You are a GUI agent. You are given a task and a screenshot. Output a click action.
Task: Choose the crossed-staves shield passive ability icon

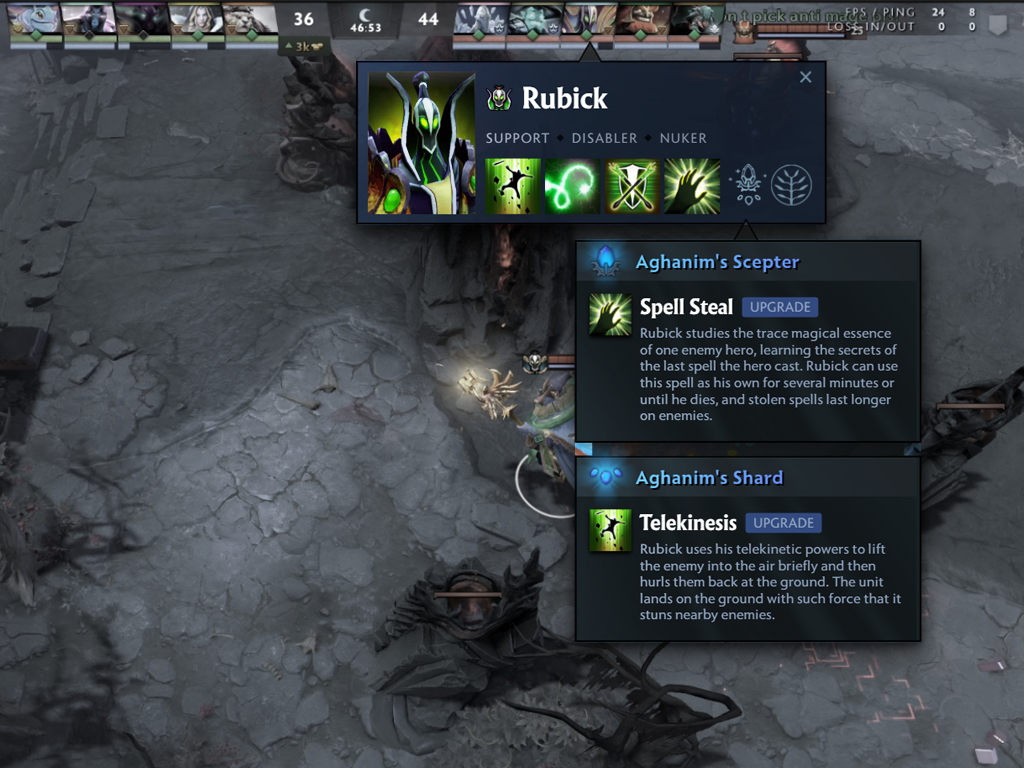click(632, 186)
